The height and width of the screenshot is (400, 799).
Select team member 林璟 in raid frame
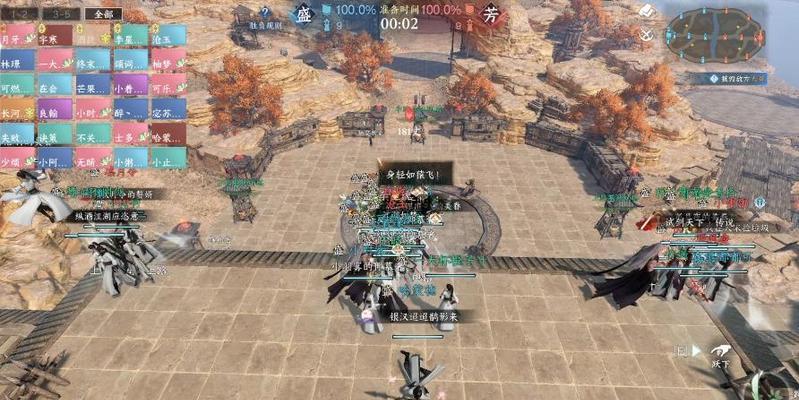tap(17, 62)
